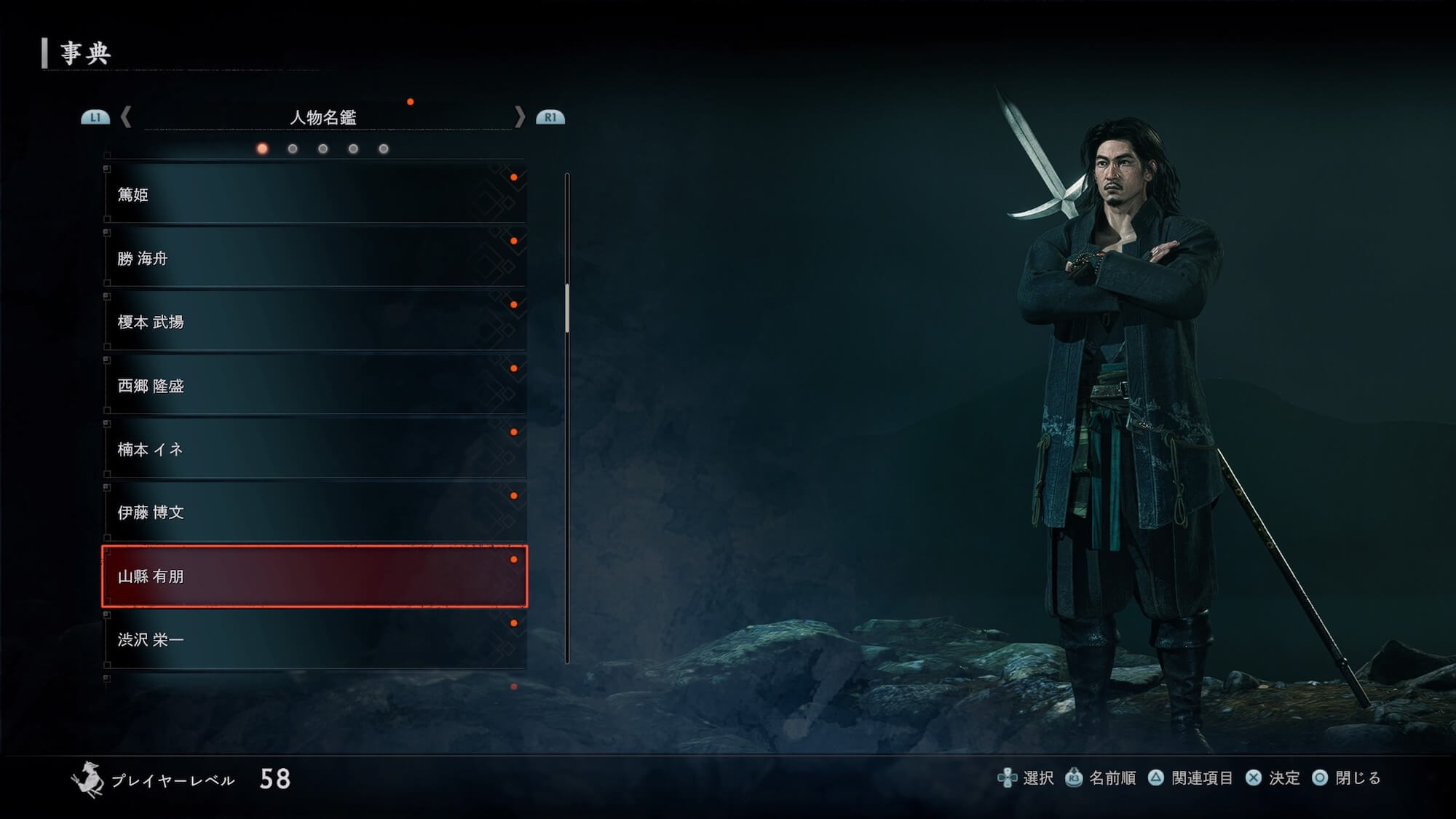Image resolution: width=1456 pixels, height=819 pixels.
Task: Open the 楠本 イネ entry
Action: (314, 449)
